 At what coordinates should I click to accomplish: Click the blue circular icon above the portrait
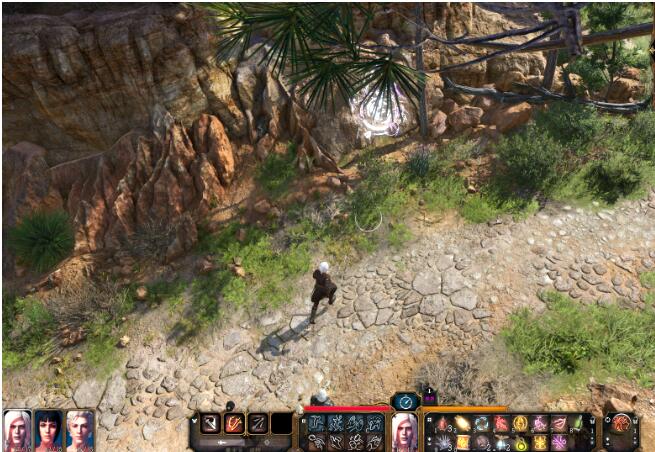pyautogui.click(x=404, y=401)
